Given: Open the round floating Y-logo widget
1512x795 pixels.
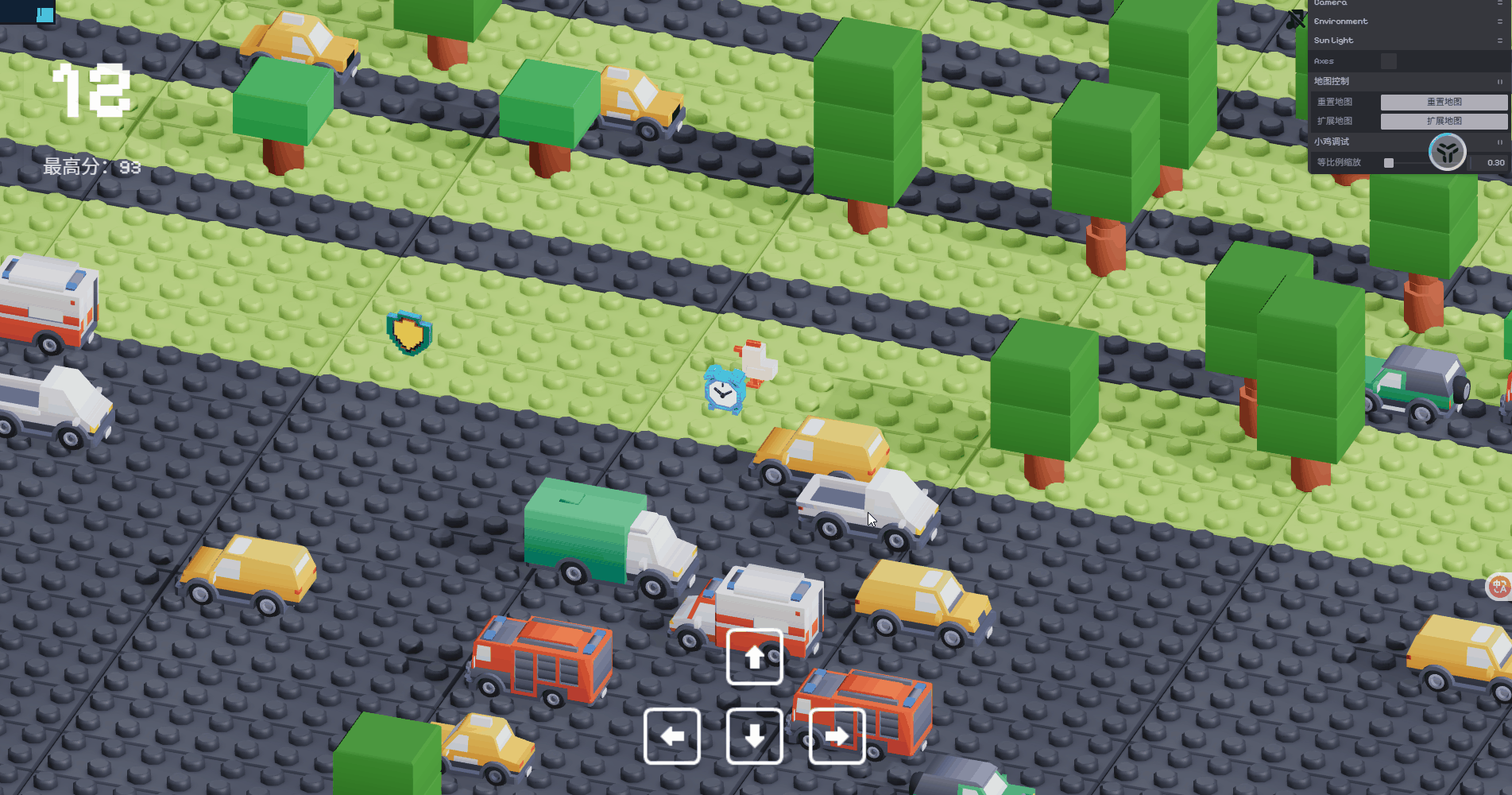Looking at the screenshot, I should 1447,151.
